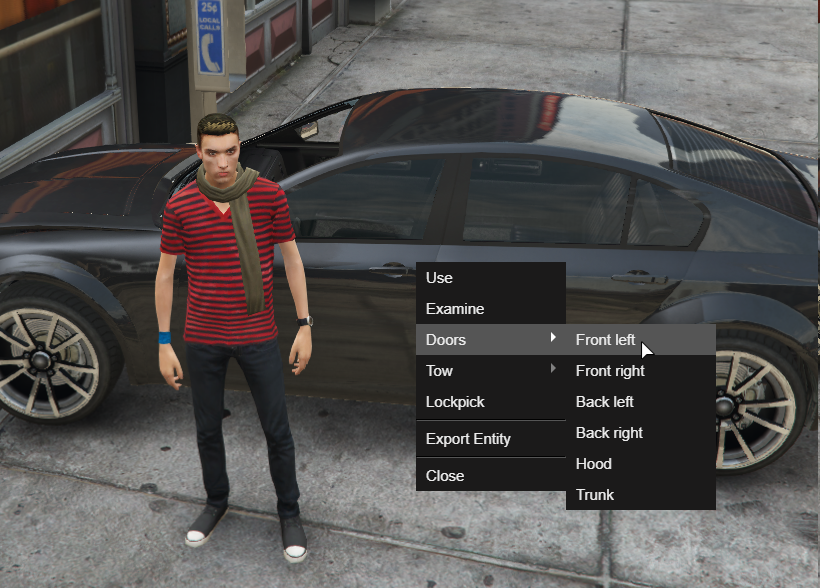Open the Doors submenu
The image size is (820, 588).
(x=447, y=340)
